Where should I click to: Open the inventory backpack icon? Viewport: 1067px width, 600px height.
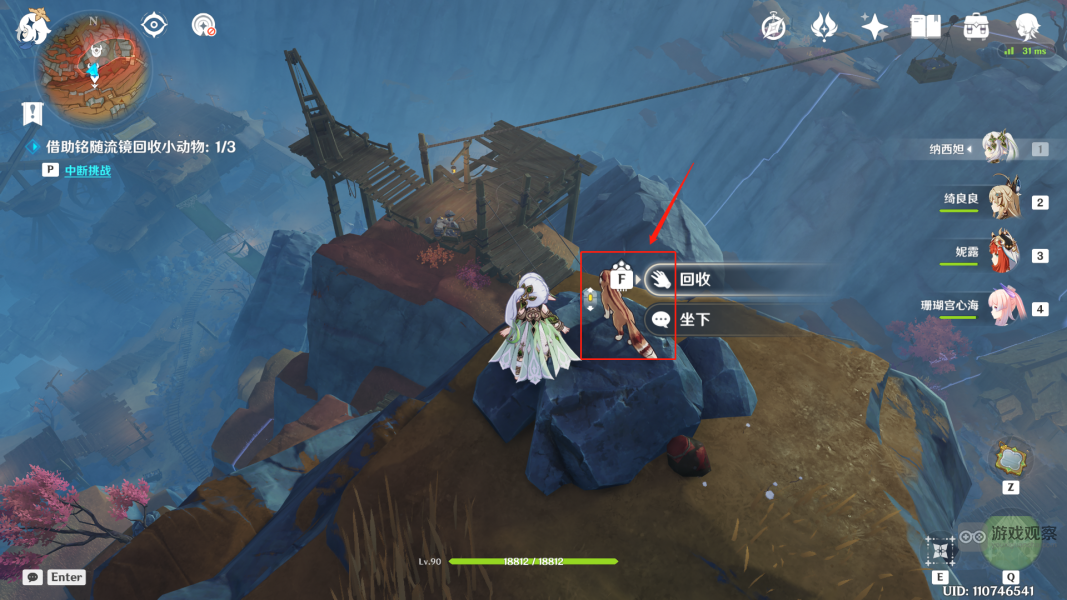976,27
